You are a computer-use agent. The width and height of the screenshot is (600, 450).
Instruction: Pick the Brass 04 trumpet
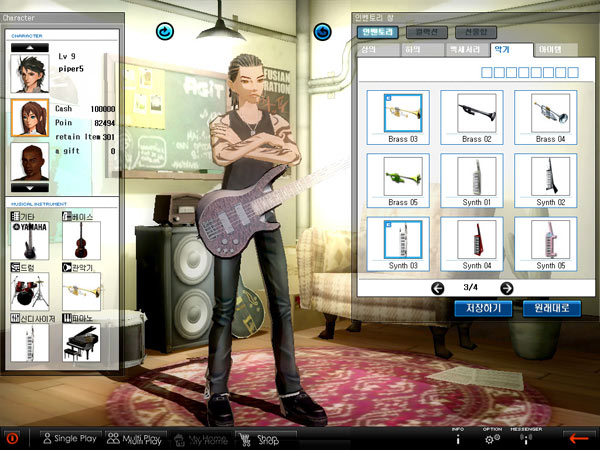[x=549, y=113]
